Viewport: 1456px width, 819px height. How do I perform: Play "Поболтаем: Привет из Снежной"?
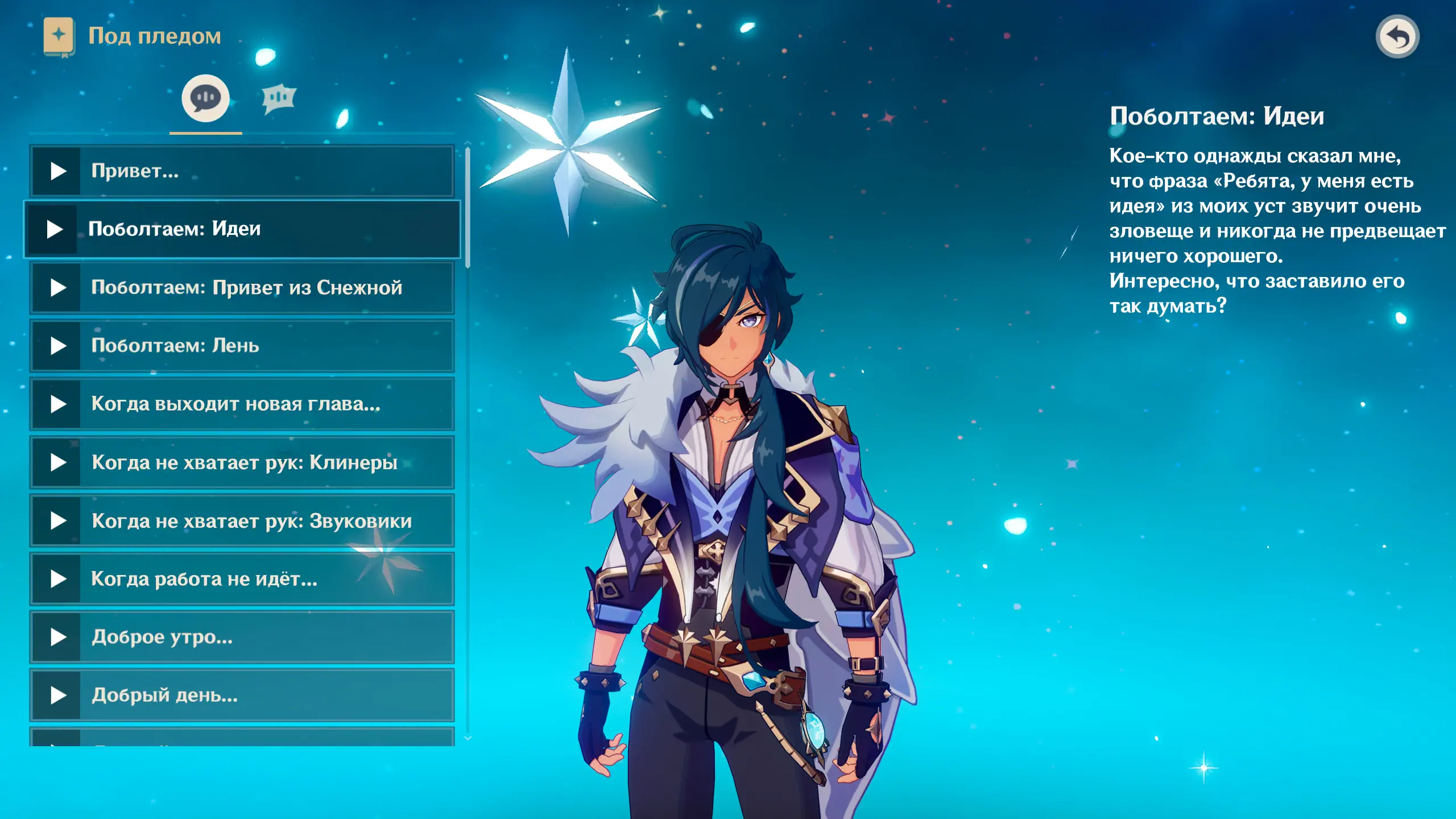tap(242, 288)
